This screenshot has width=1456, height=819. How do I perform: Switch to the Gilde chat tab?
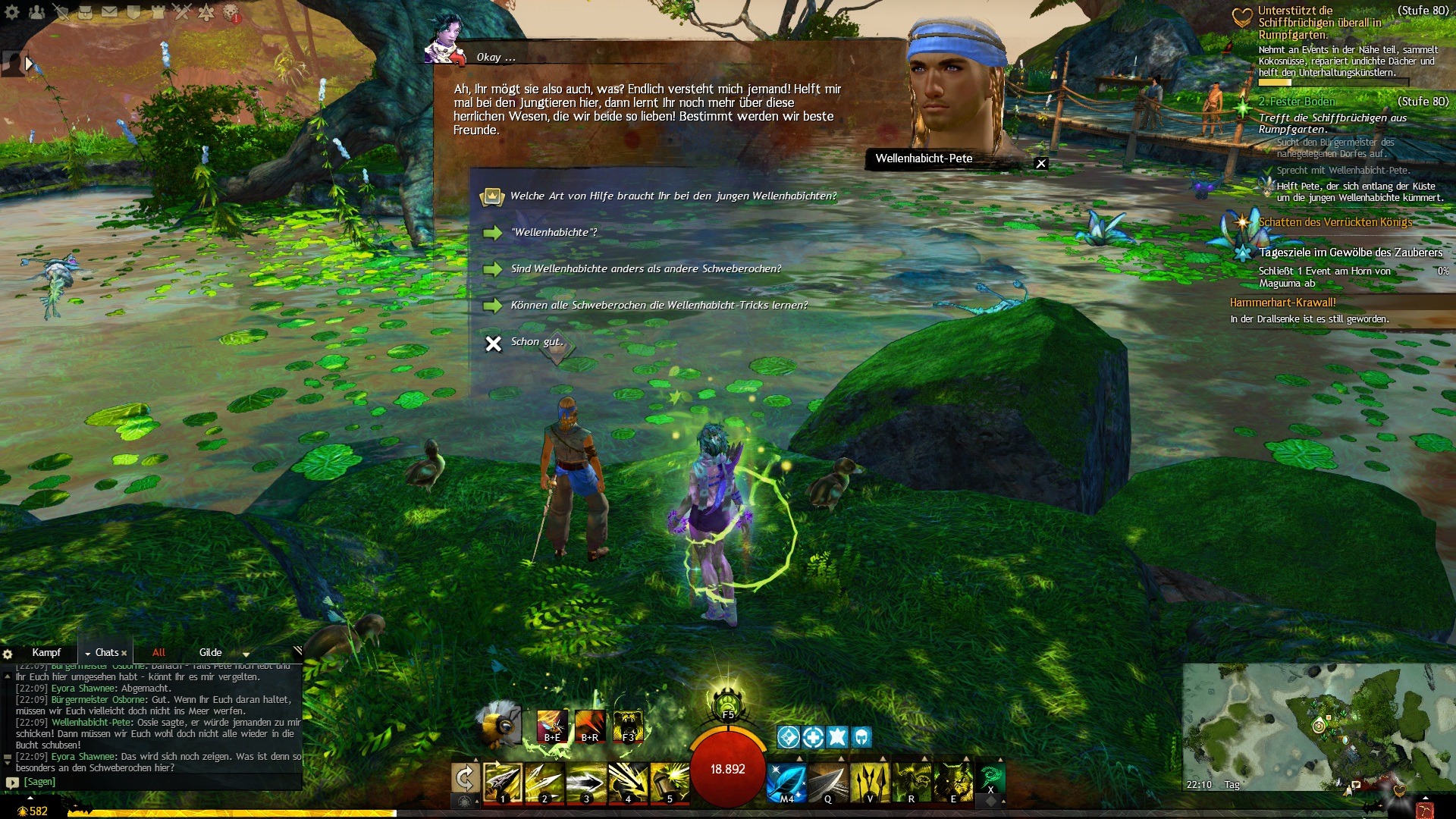click(x=210, y=653)
